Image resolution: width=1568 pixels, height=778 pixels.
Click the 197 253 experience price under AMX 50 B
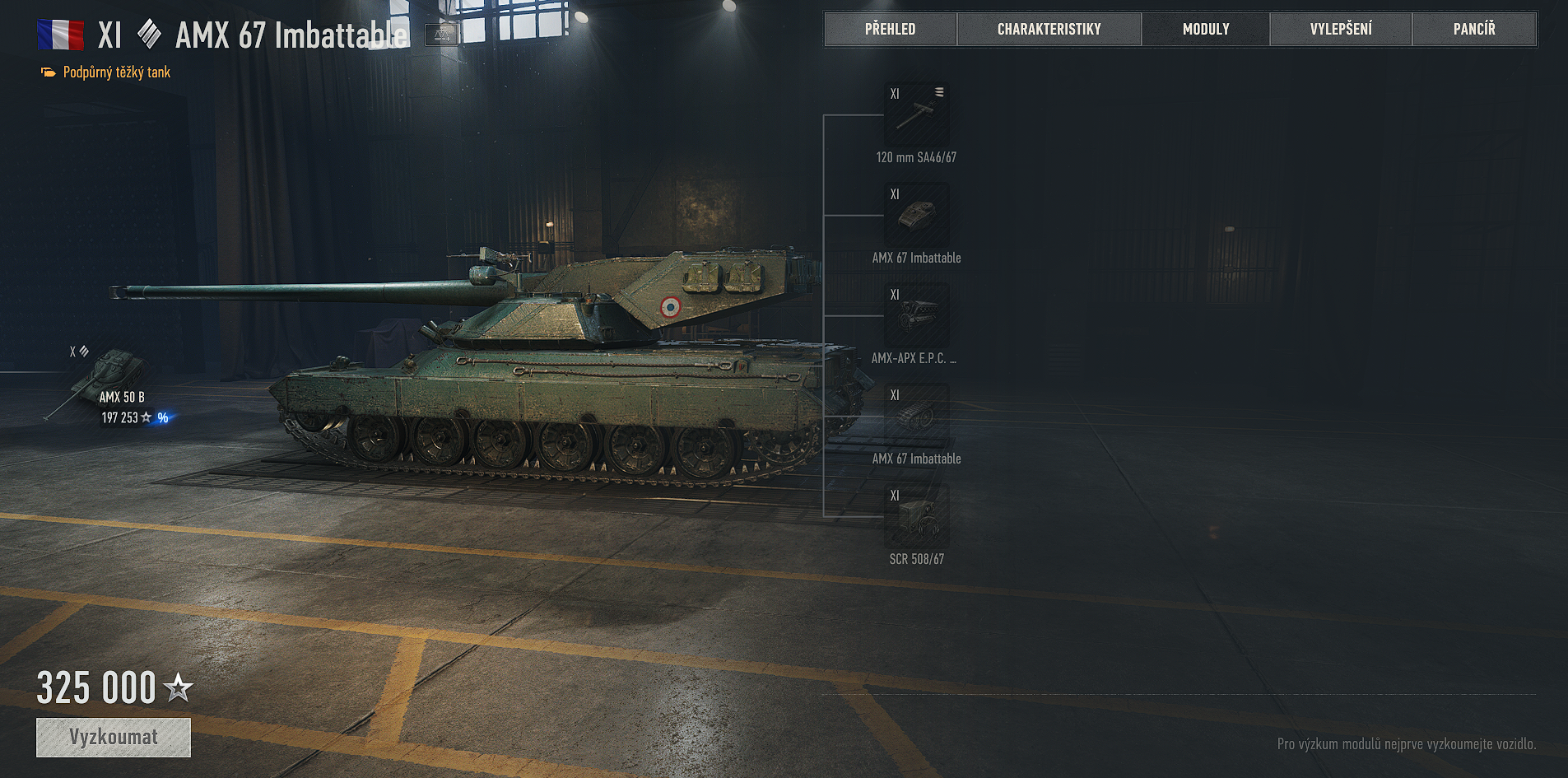click(x=119, y=417)
